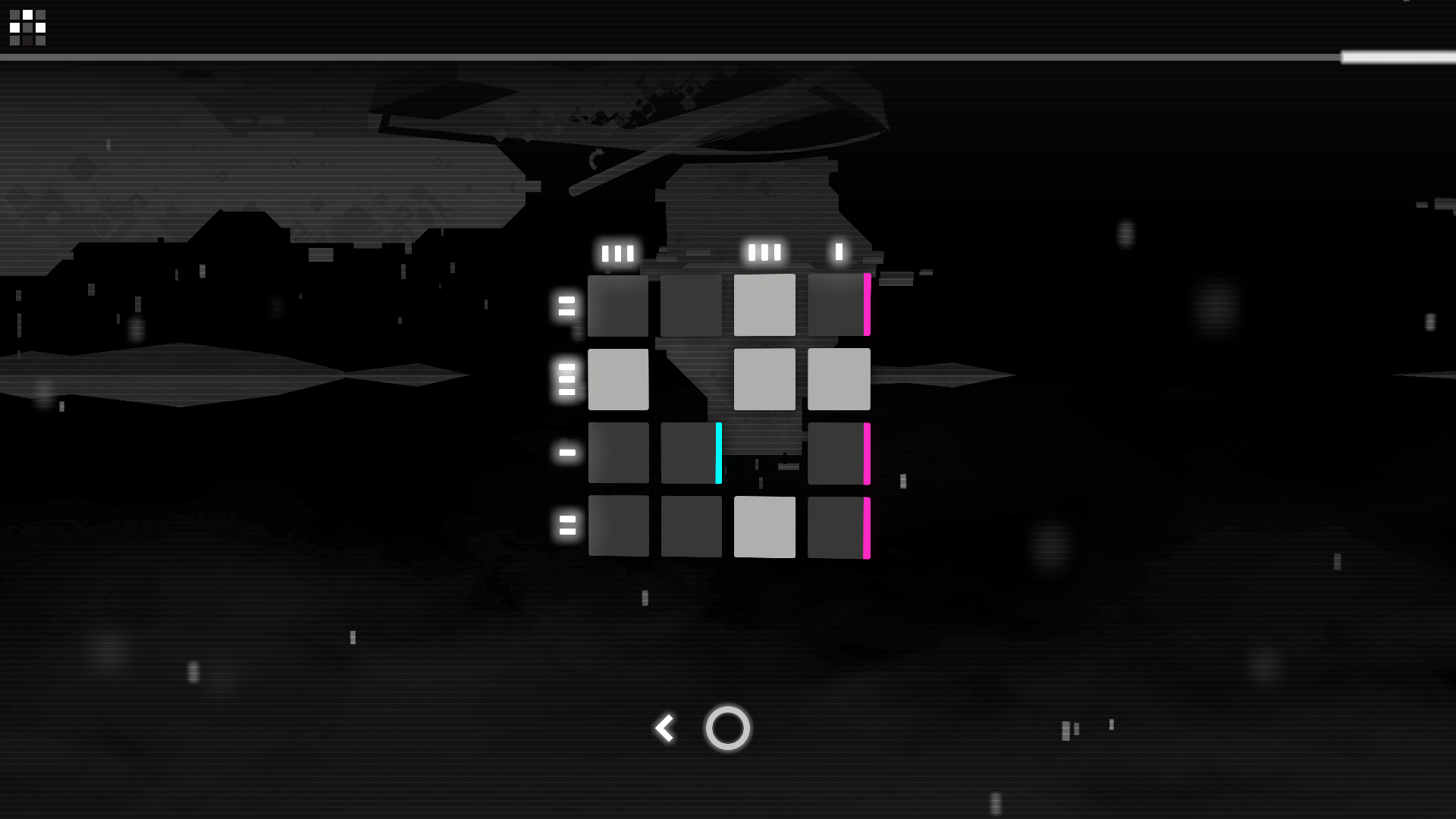
Task: Click the double-dash marker beside the top row
Action: 565,306
